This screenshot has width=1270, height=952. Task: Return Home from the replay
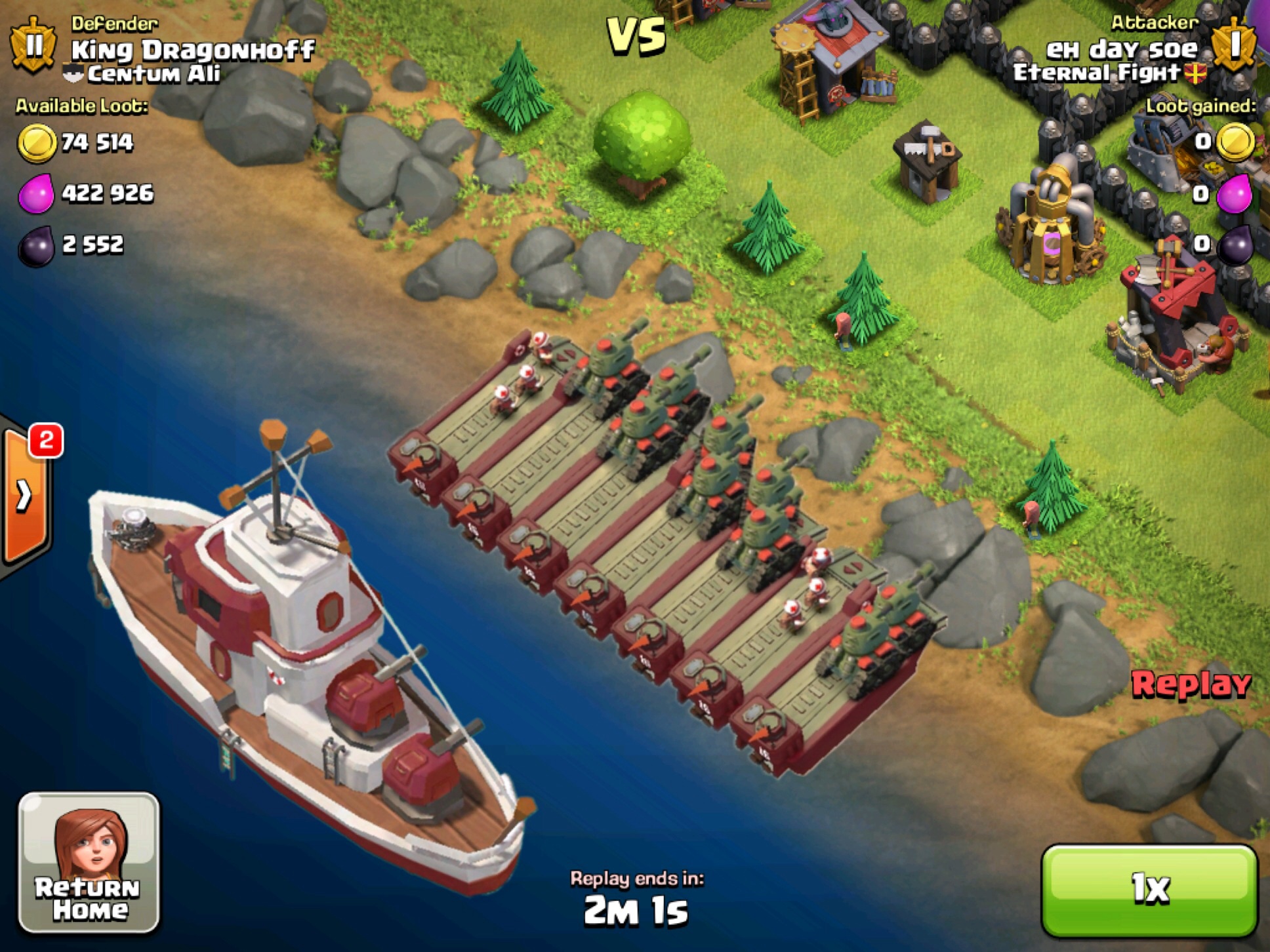[x=89, y=862]
